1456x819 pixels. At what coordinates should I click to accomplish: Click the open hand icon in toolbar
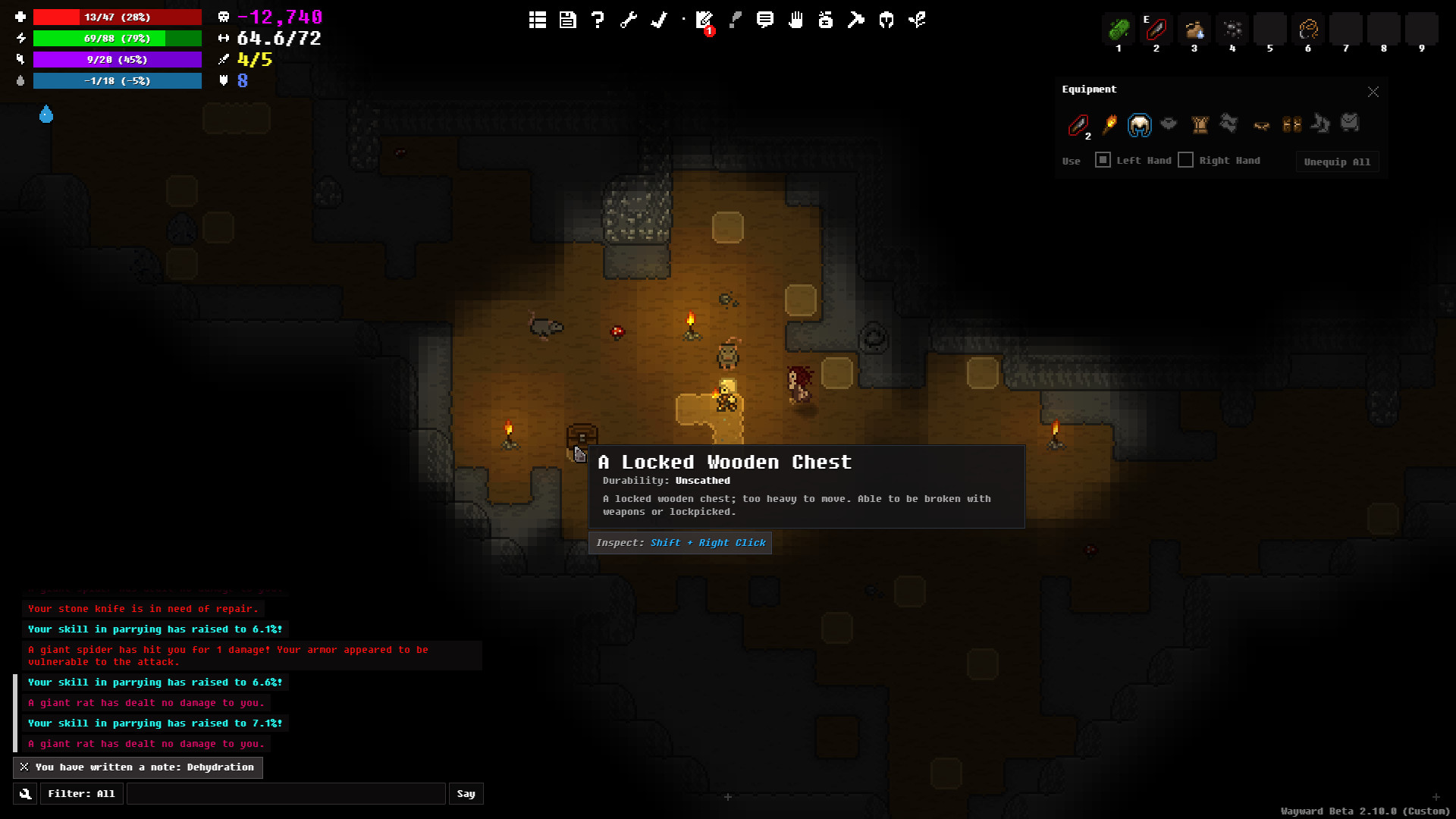795,20
